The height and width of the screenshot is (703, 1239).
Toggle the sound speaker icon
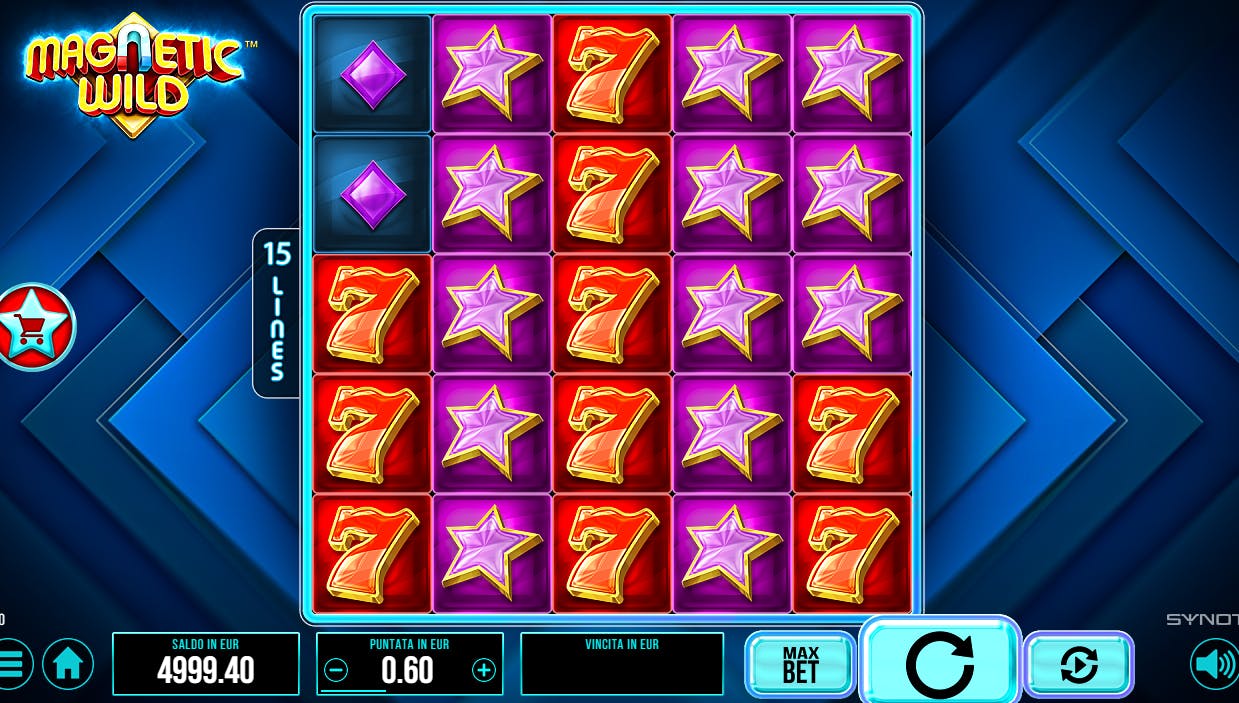[x=1213, y=664]
